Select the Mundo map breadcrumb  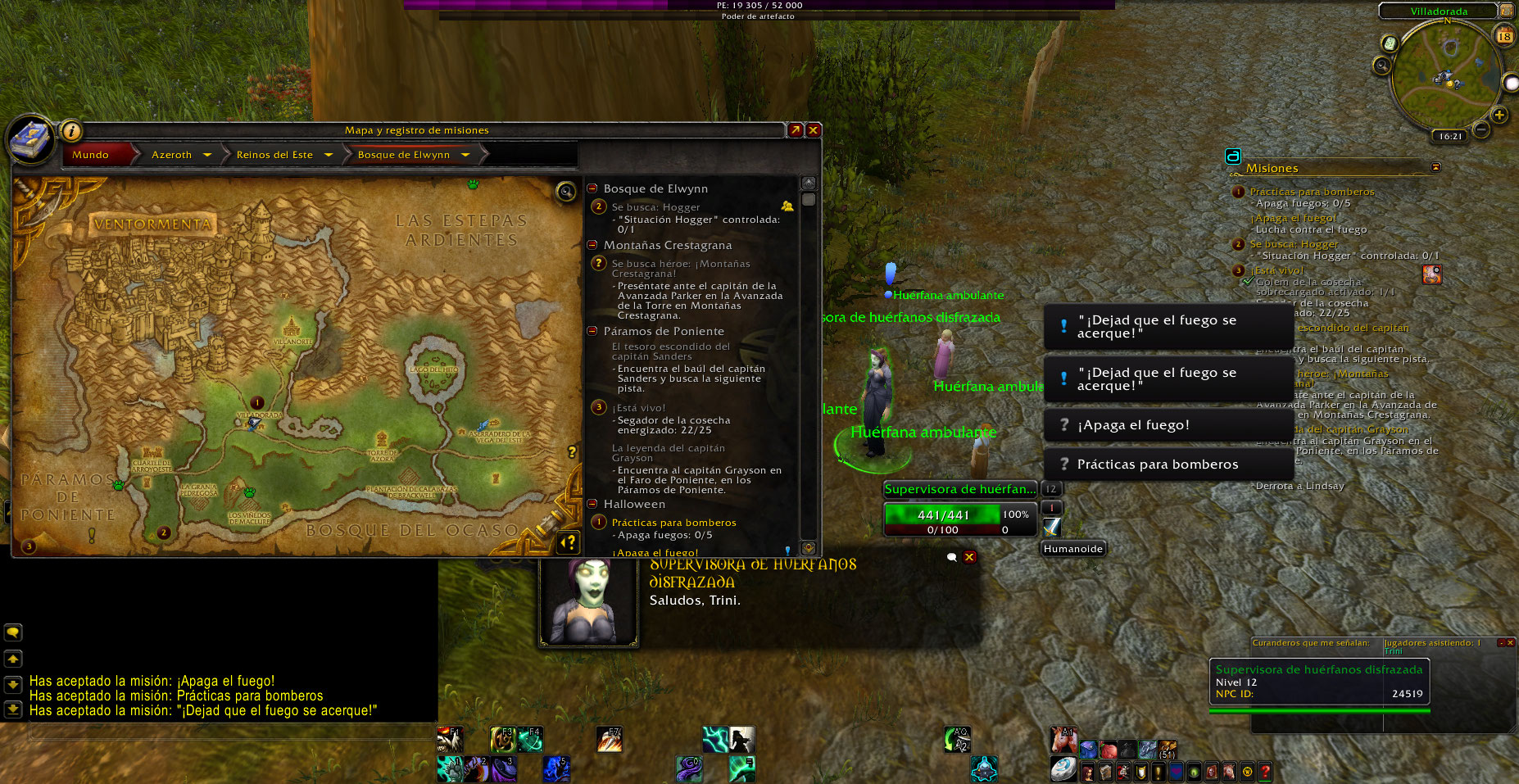tap(90, 155)
